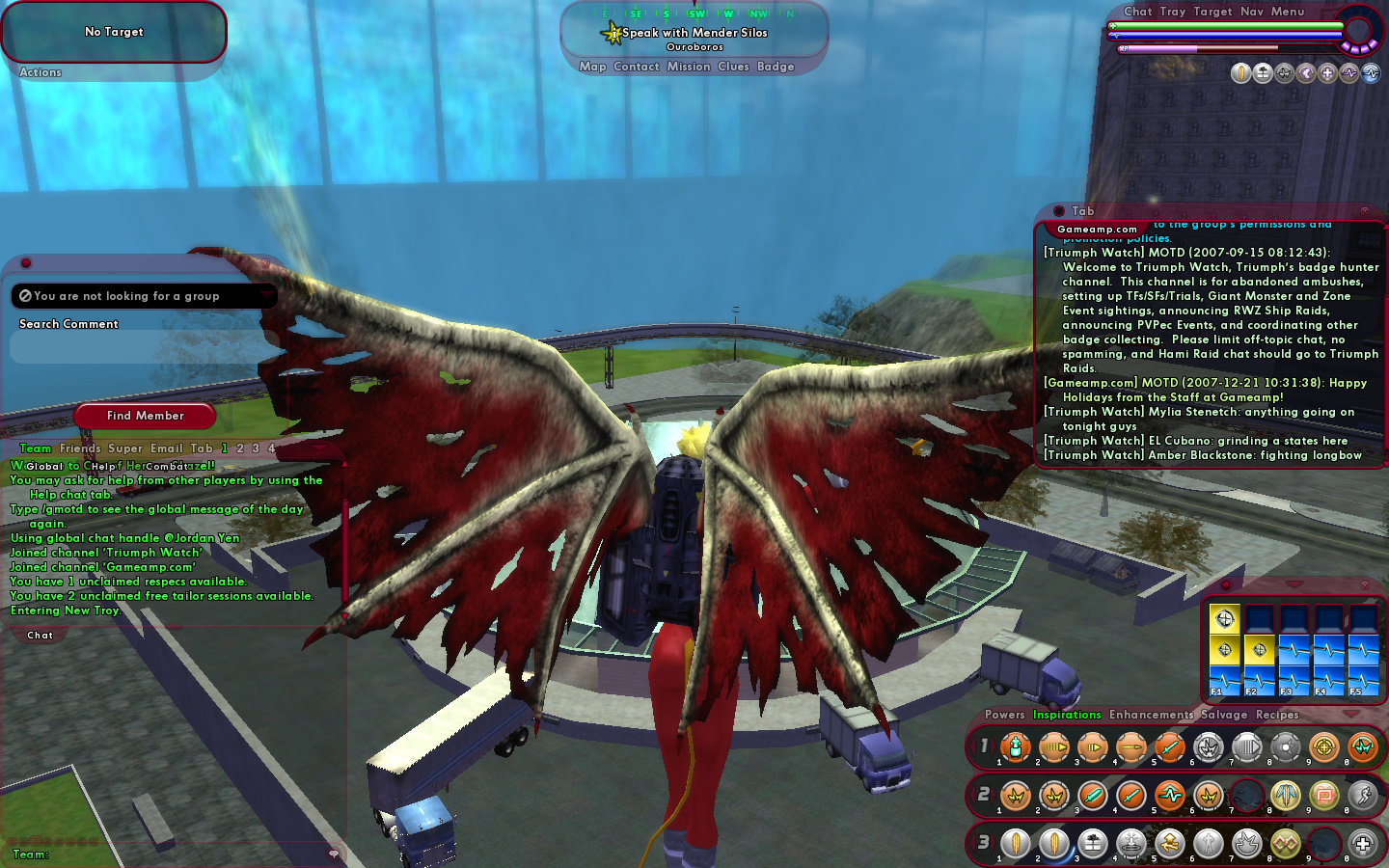Open the Actions menu under No Target

coord(41,72)
